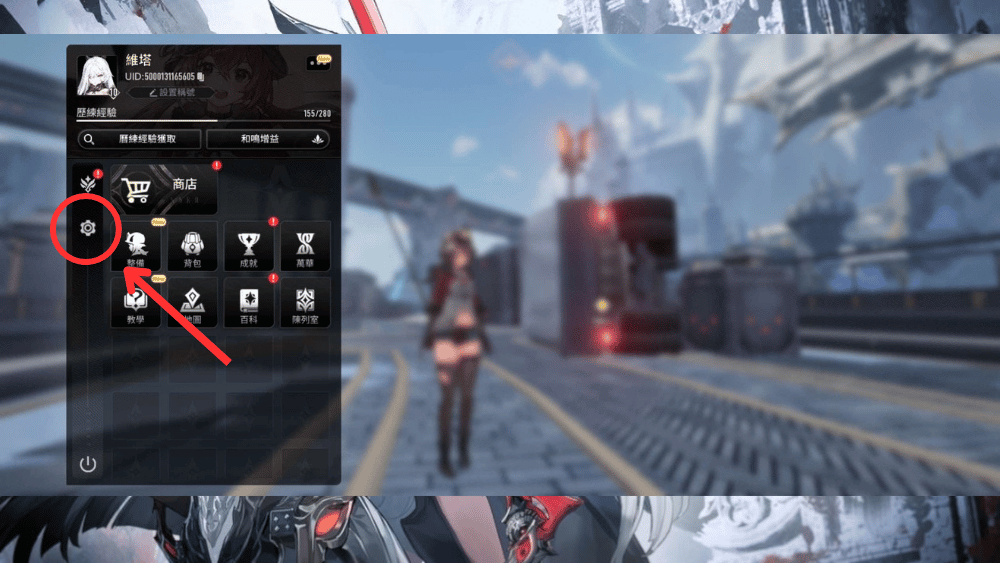1000x563 pixels.
Task: Click the white-haired player avatar
Action: click(98, 75)
